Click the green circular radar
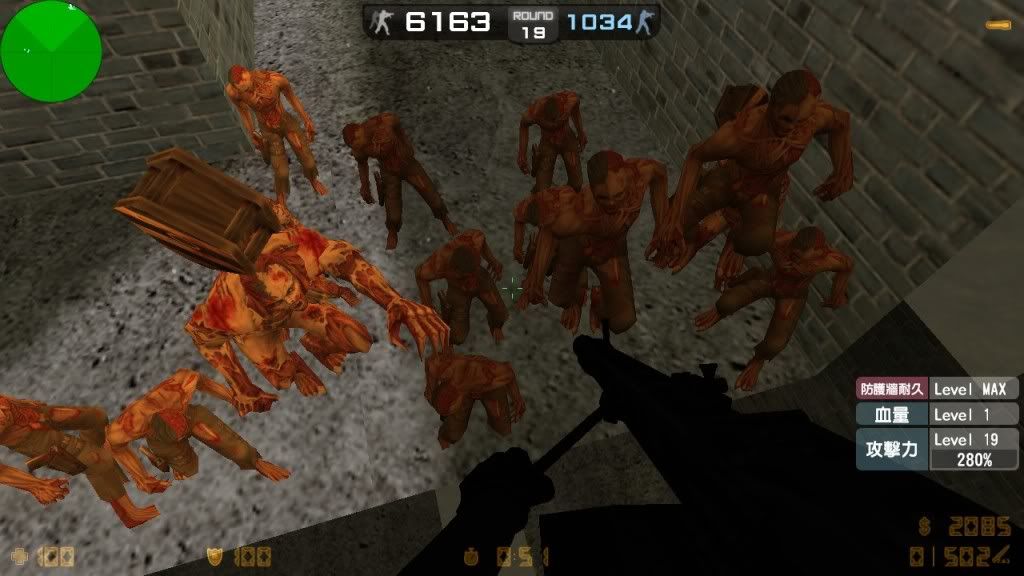This screenshot has width=1024, height=576. pos(51,50)
